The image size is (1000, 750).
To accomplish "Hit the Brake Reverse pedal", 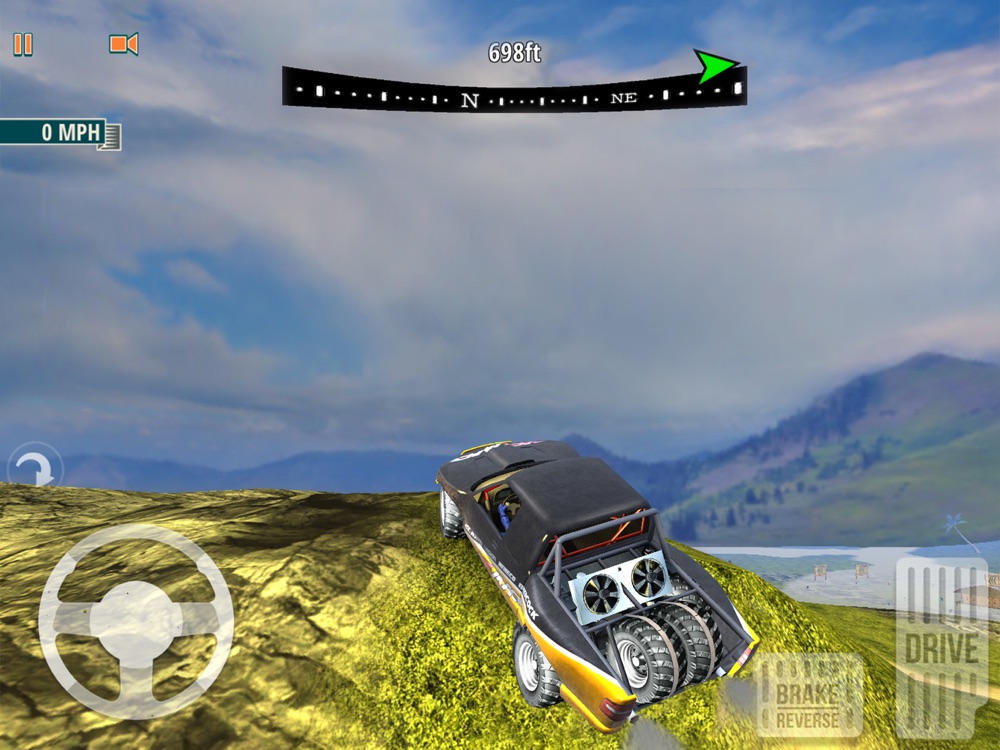I will point(809,695).
